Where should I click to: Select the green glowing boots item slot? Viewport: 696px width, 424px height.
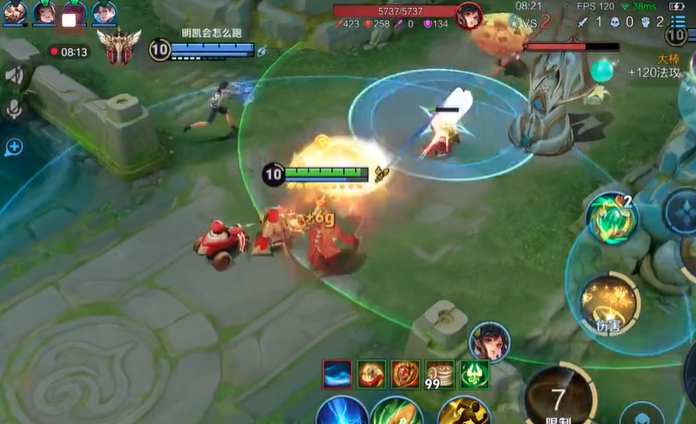473,374
